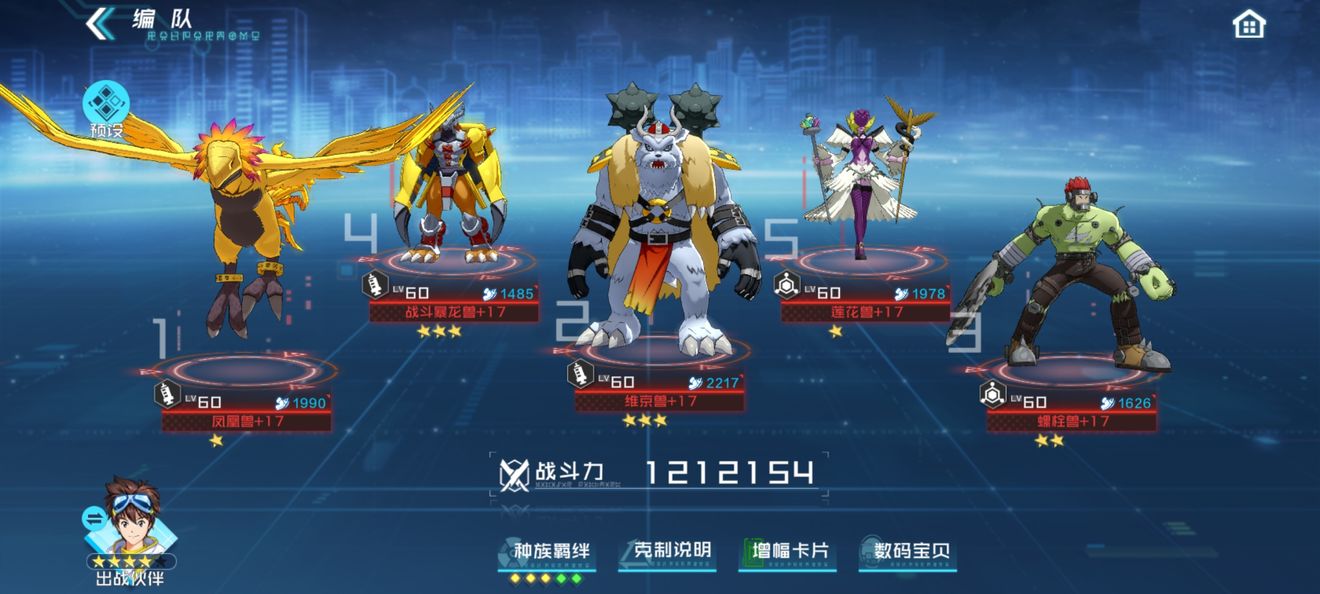This screenshot has width=1320, height=594.
Task: Open the 数码宝贝 Digimon list
Action: pyautogui.click(x=910, y=552)
